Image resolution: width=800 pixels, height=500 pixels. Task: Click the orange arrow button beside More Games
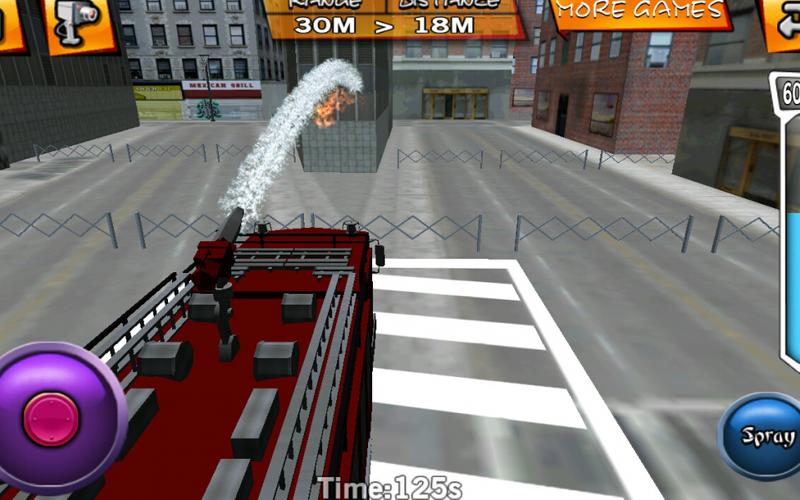click(x=780, y=20)
